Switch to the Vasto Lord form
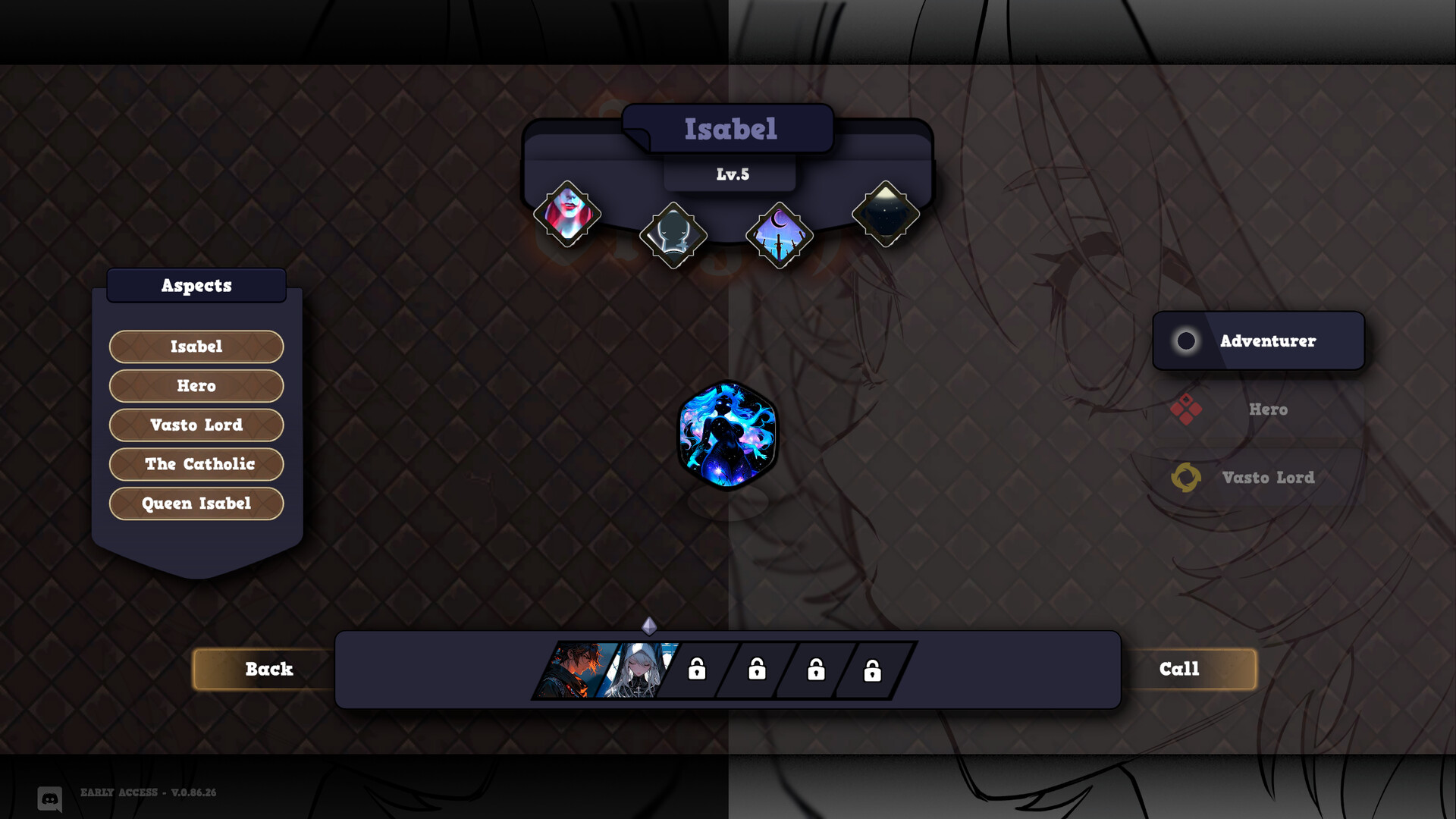The height and width of the screenshot is (819, 1456). pos(1259,478)
